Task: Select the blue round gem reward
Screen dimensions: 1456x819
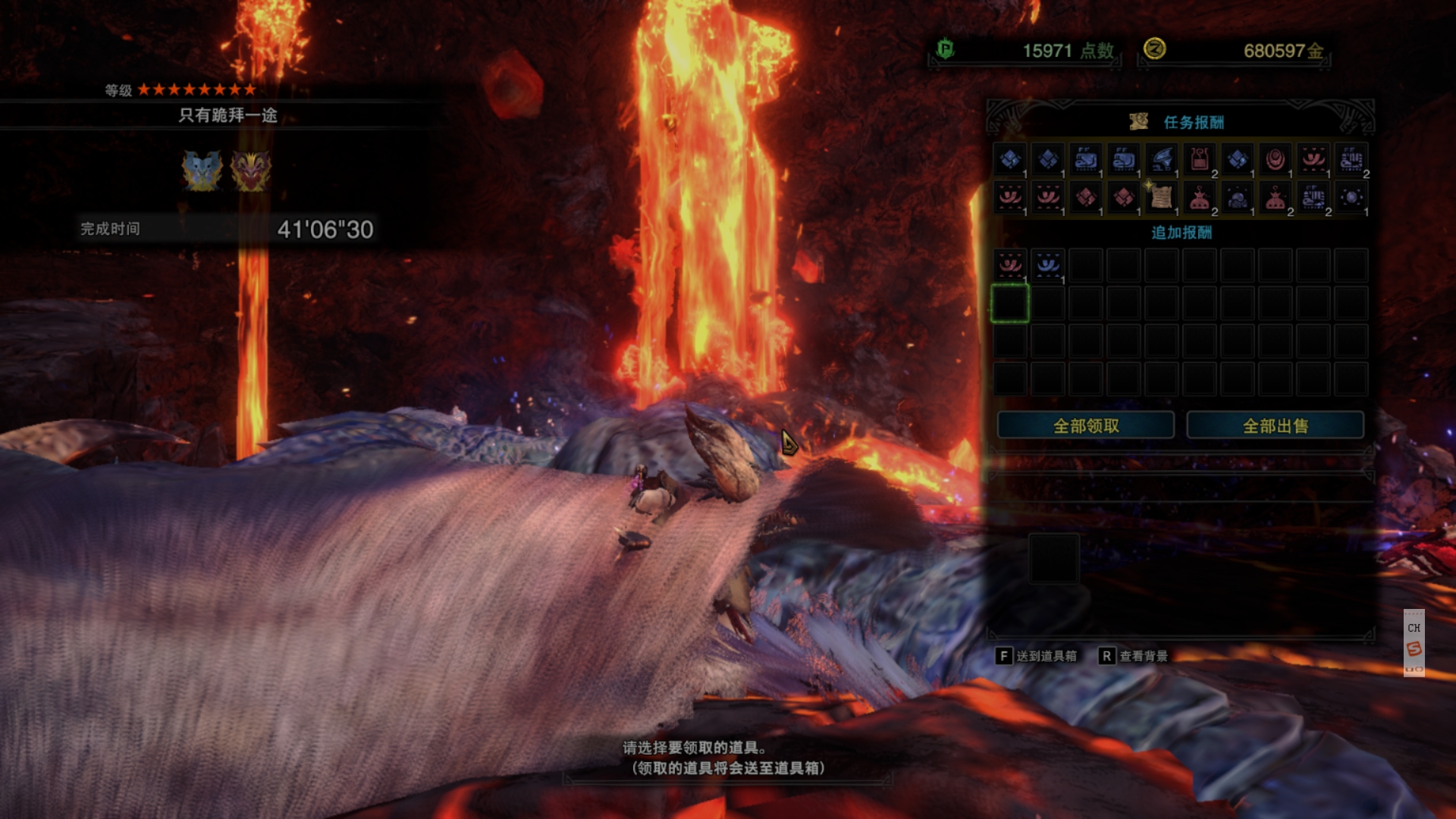Action: [x=1351, y=197]
